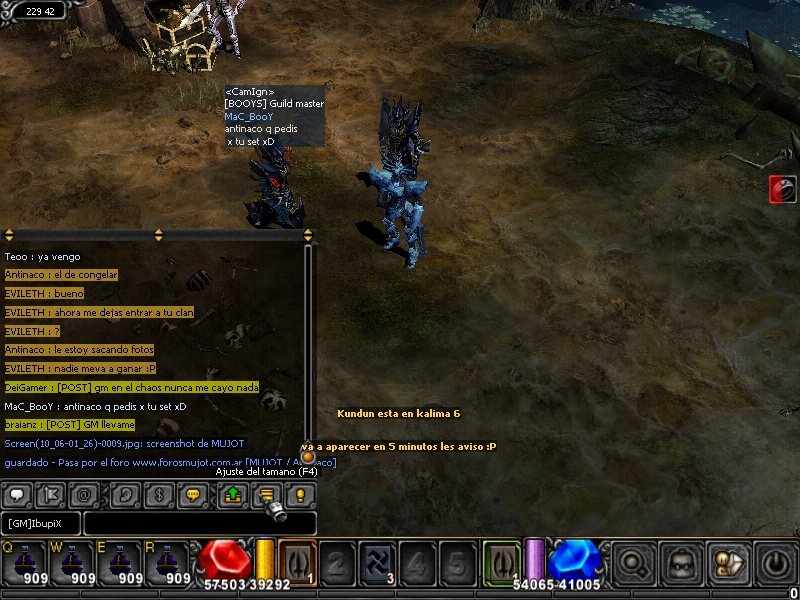Click the green up-arrow chat button
The width and height of the screenshot is (800, 600).
(232, 494)
